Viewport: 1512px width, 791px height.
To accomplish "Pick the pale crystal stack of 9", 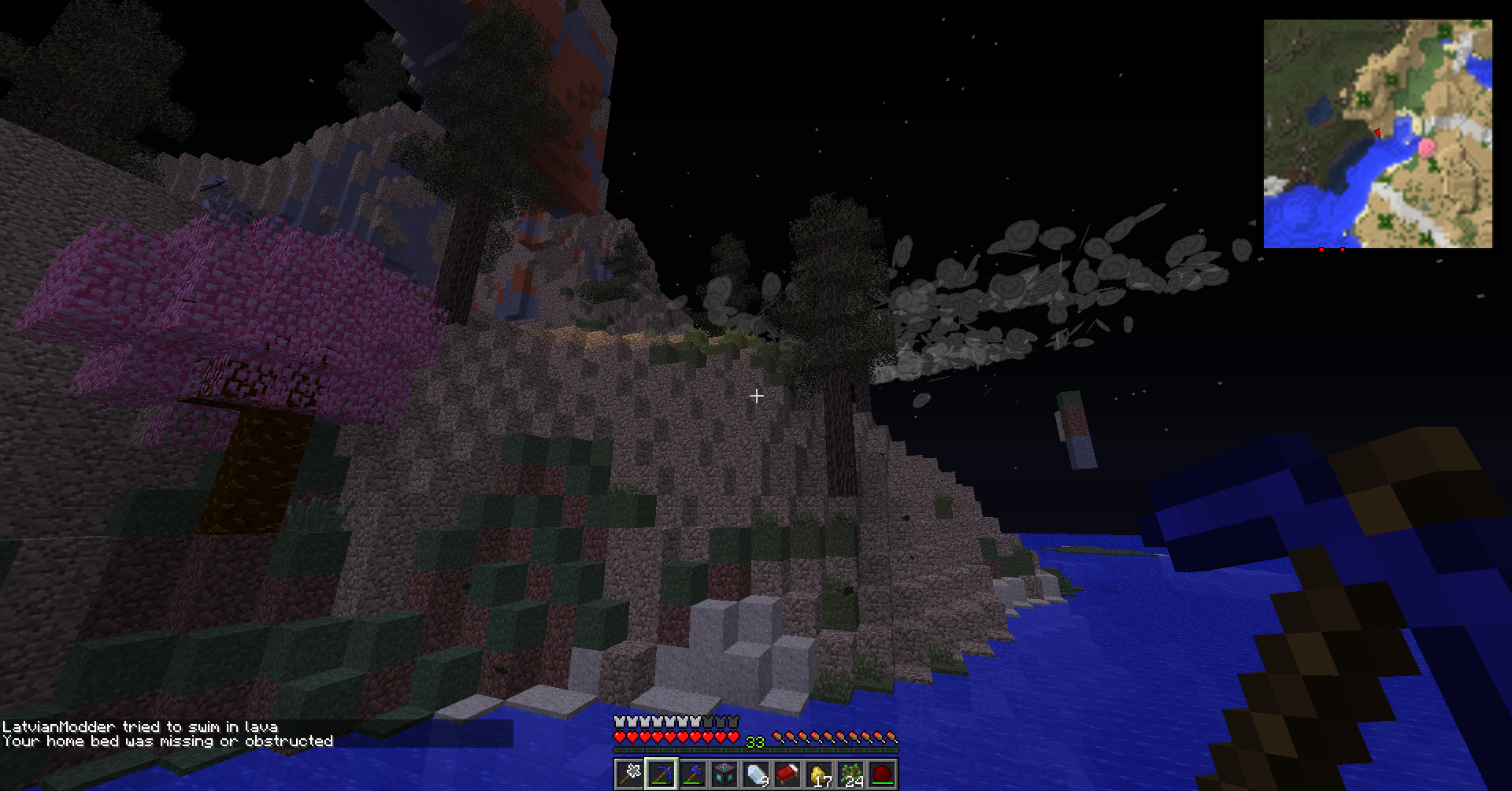I will coord(756,774).
